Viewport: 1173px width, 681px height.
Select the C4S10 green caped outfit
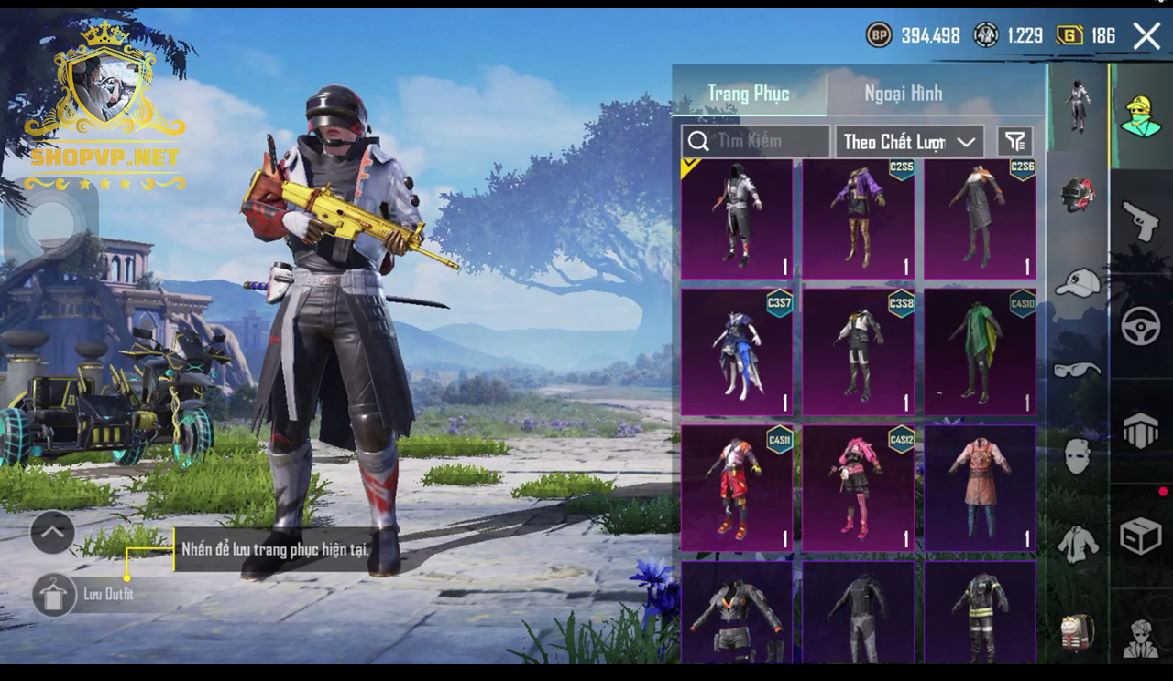980,352
